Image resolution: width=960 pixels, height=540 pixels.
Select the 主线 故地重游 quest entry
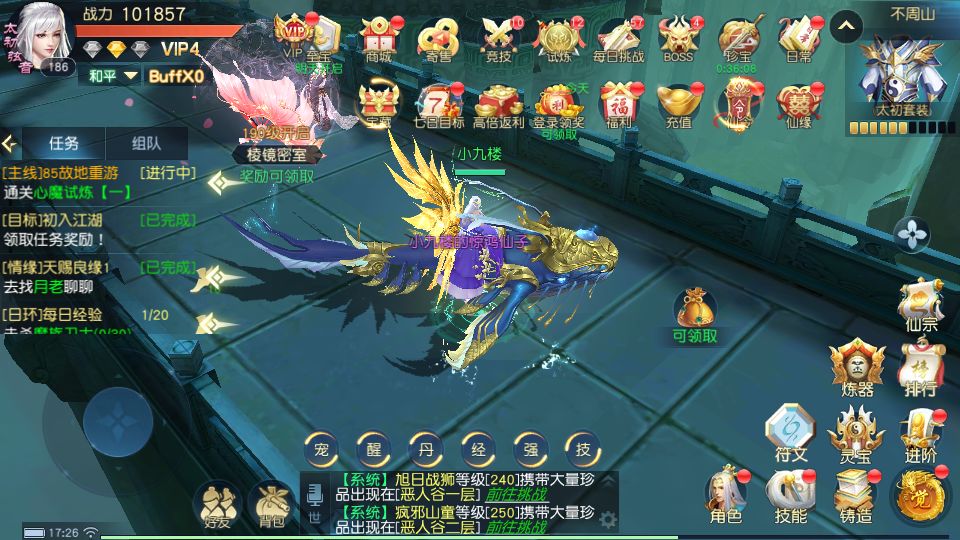[100, 182]
